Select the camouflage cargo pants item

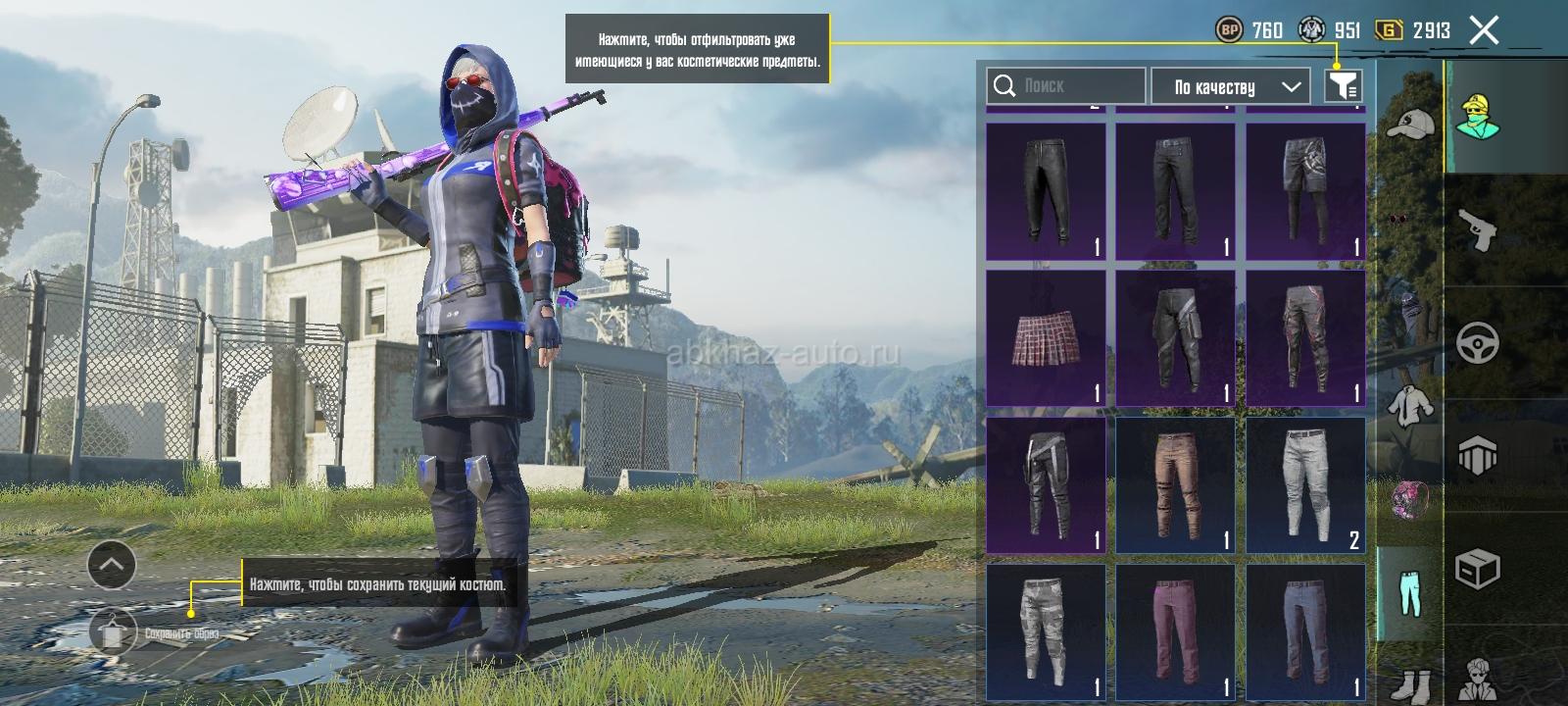pyautogui.click(x=1046, y=630)
